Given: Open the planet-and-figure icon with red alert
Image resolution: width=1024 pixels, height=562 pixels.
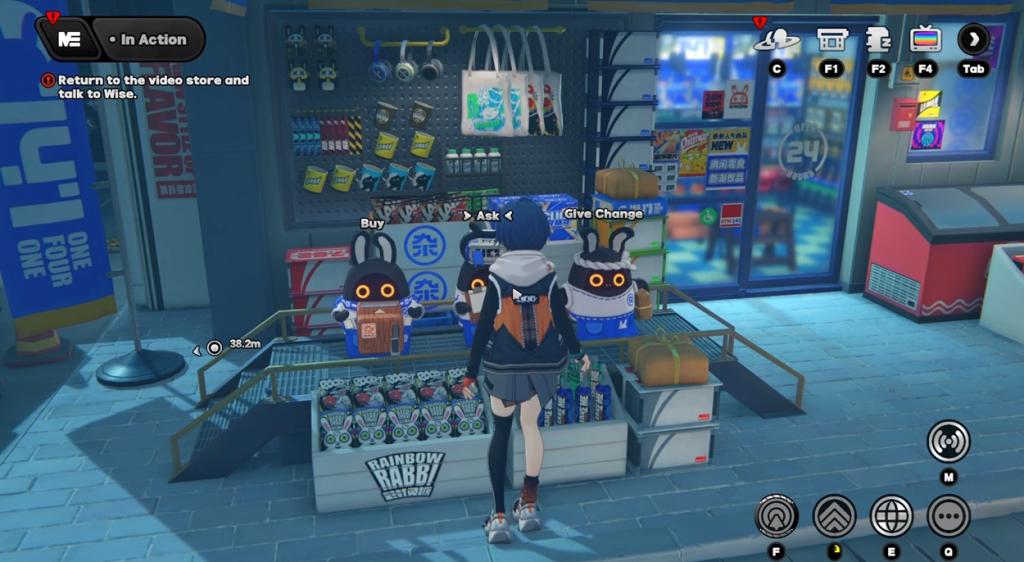Looking at the screenshot, I should (x=776, y=40).
